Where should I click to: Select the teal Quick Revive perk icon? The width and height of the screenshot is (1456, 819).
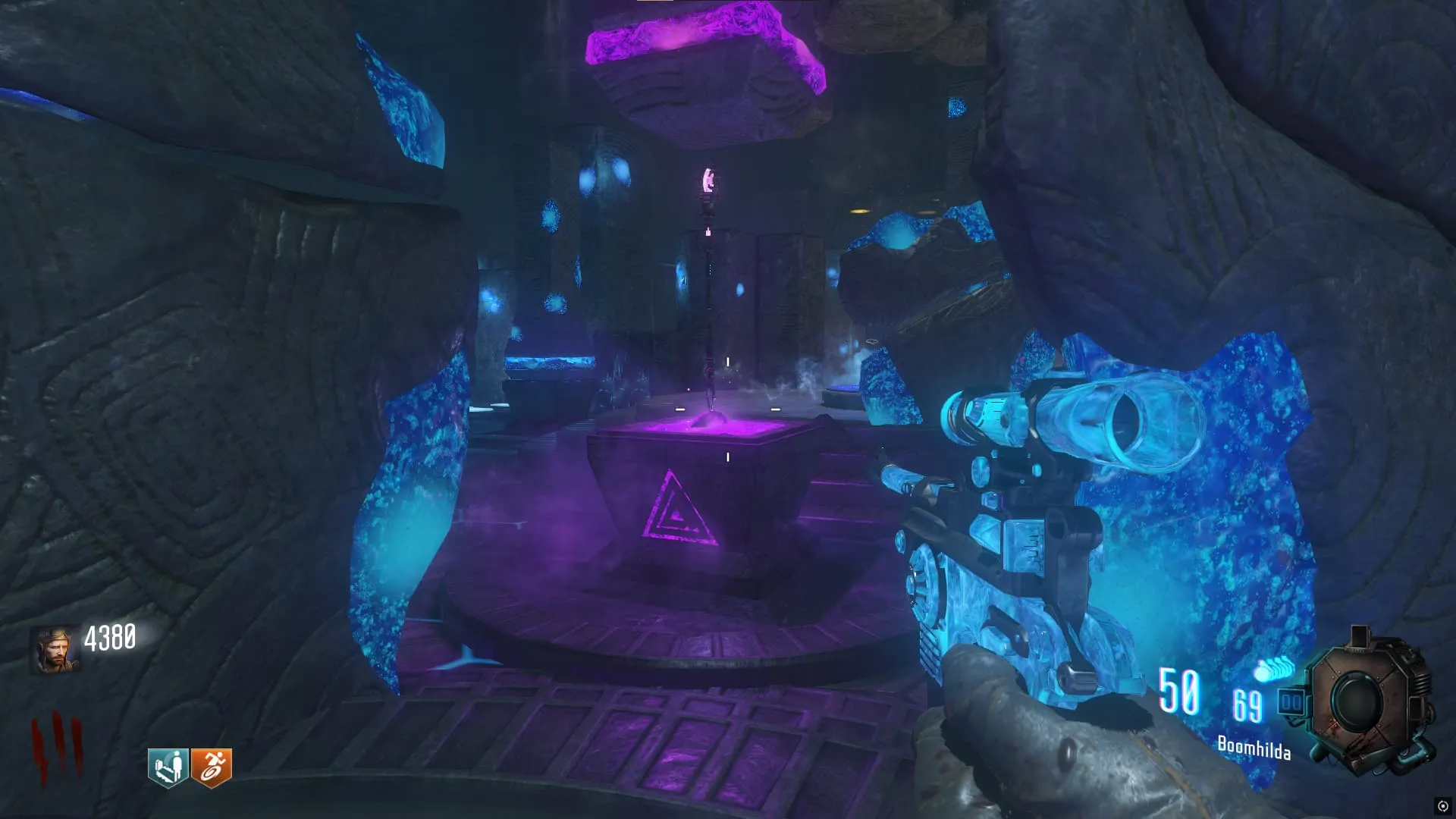point(168,767)
